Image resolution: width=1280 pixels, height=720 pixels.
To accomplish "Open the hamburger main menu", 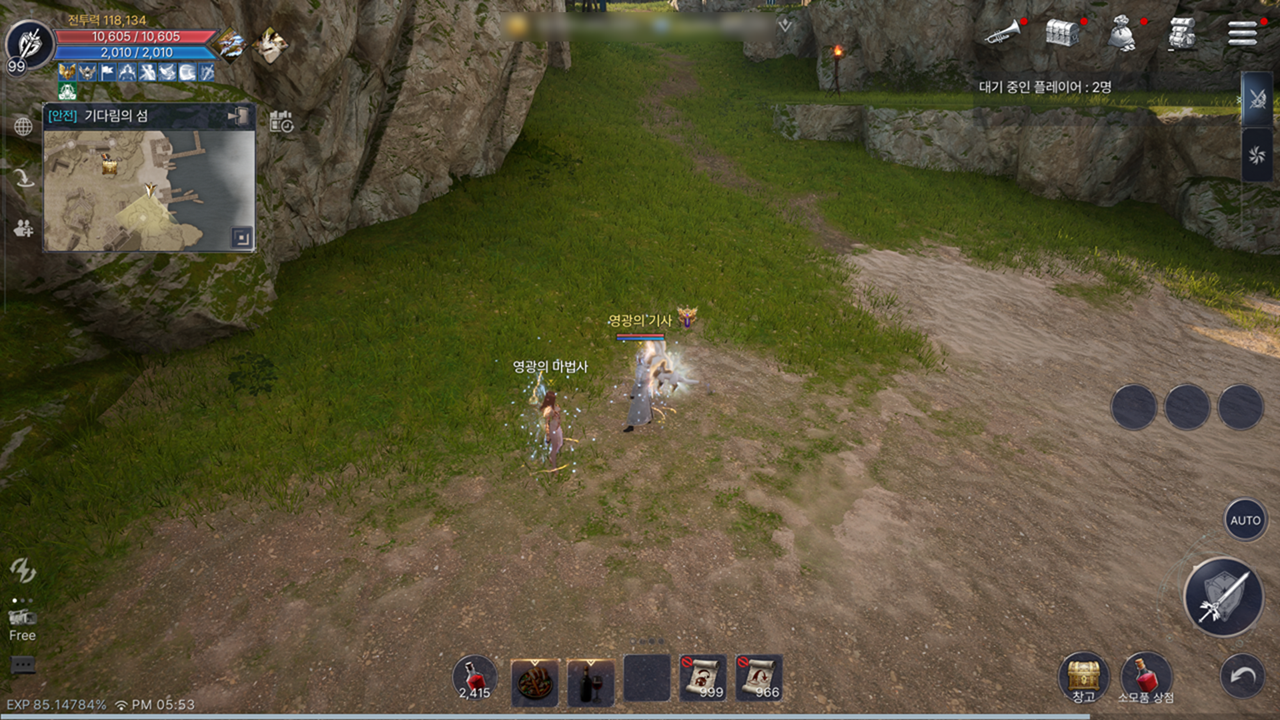I will pos(1242,33).
